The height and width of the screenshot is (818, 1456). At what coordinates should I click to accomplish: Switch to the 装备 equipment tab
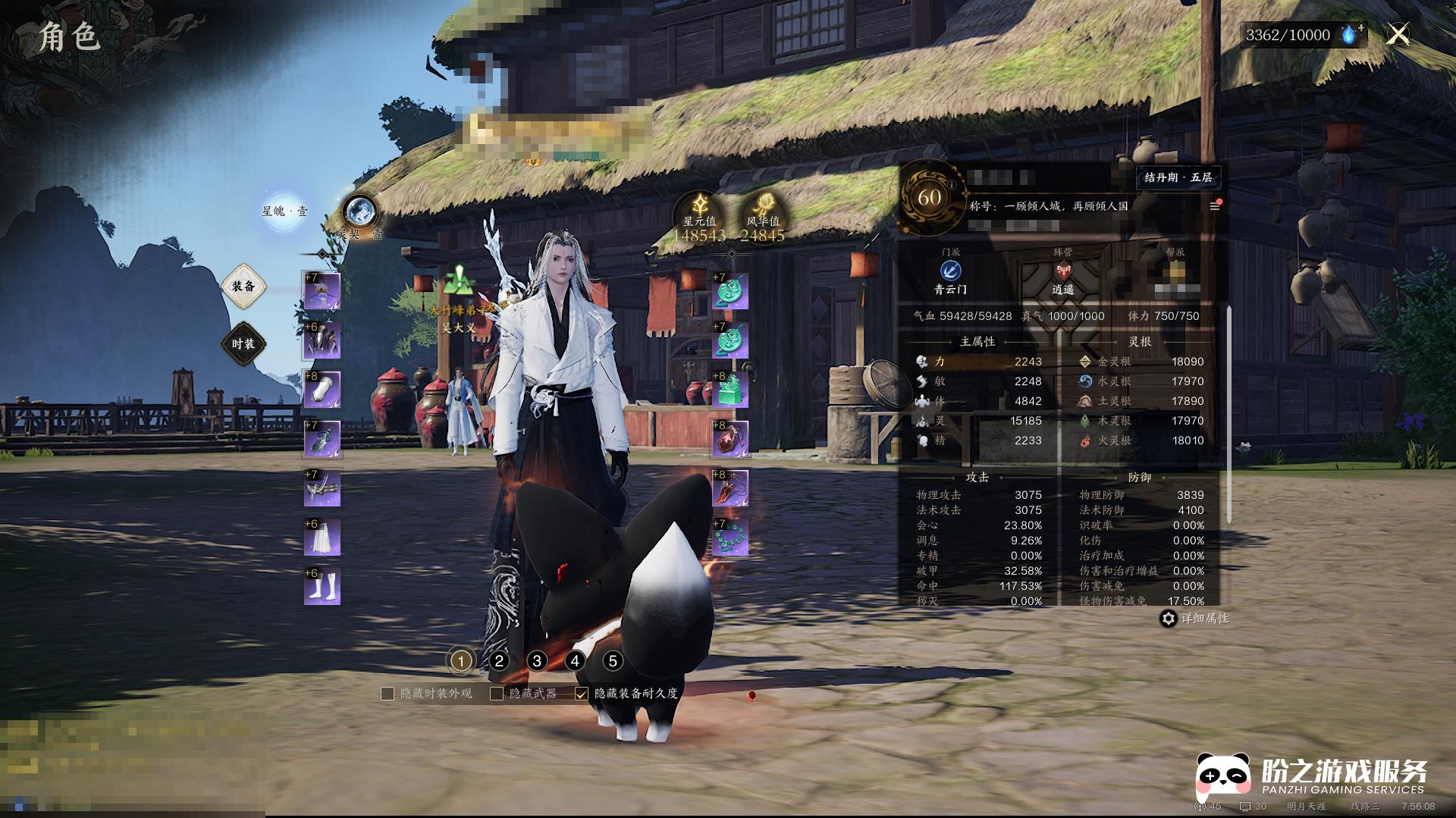coord(243,287)
